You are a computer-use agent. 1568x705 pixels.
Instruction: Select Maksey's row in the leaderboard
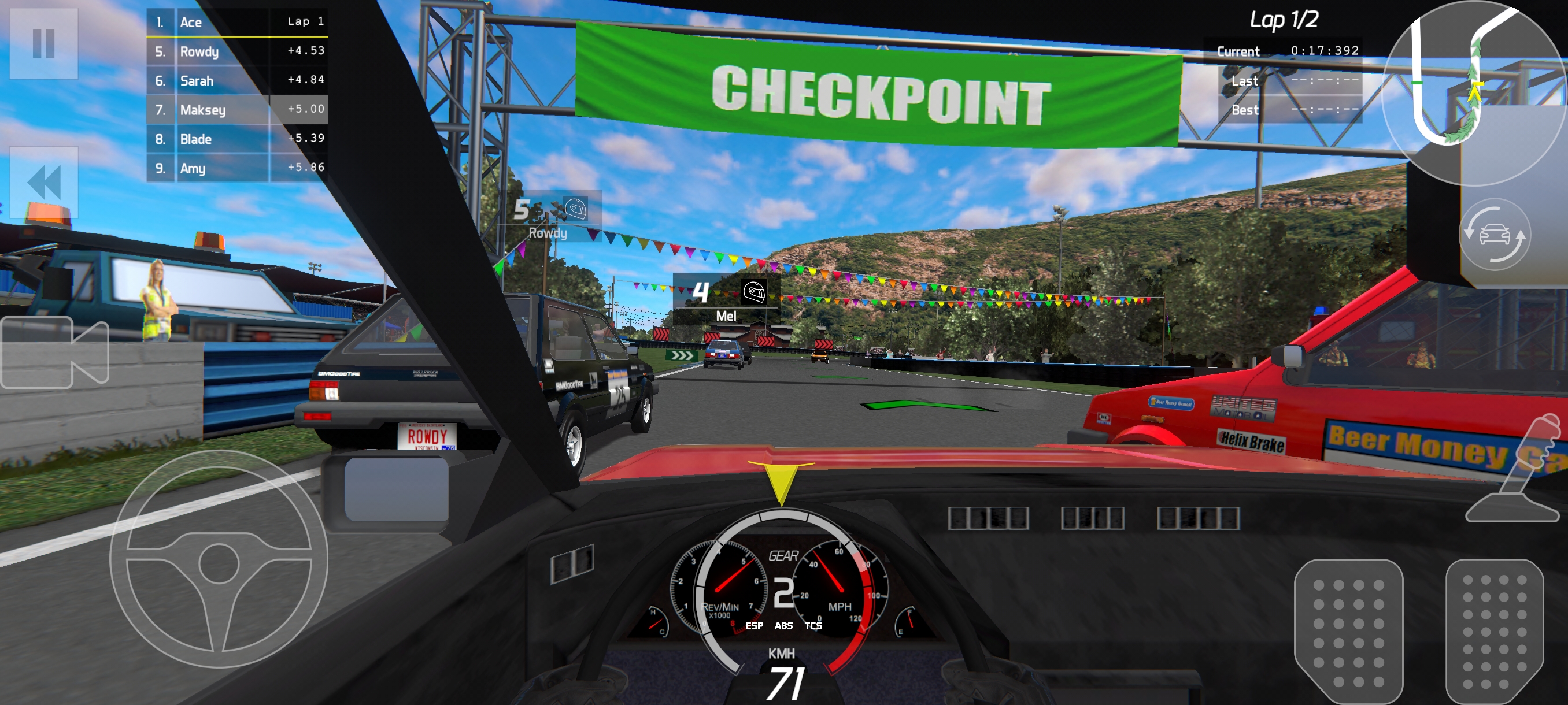tap(238, 109)
